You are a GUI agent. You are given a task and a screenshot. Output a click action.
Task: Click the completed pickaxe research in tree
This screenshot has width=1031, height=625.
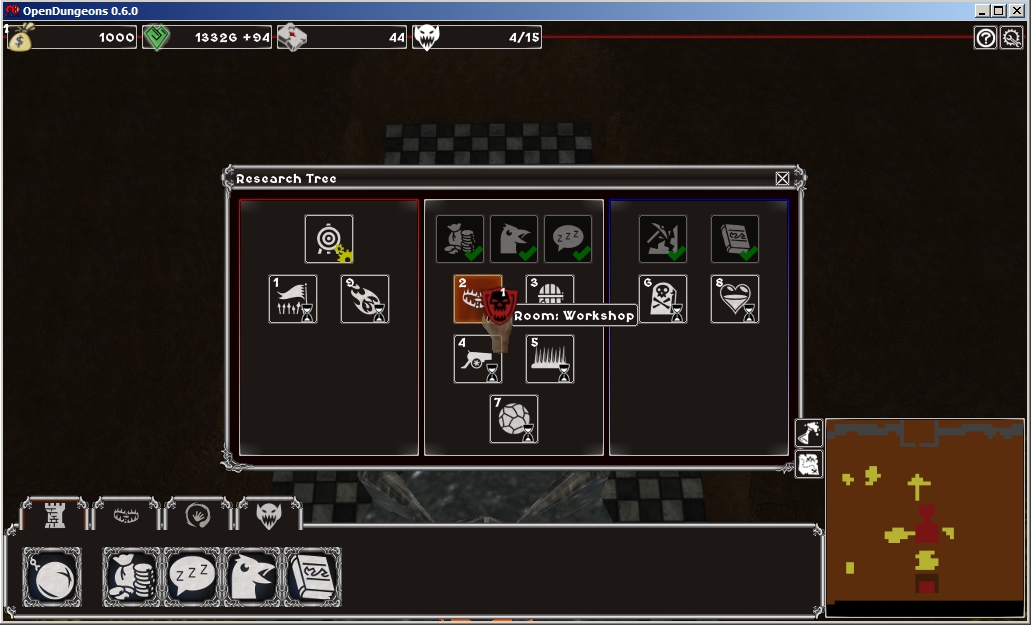(663, 240)
